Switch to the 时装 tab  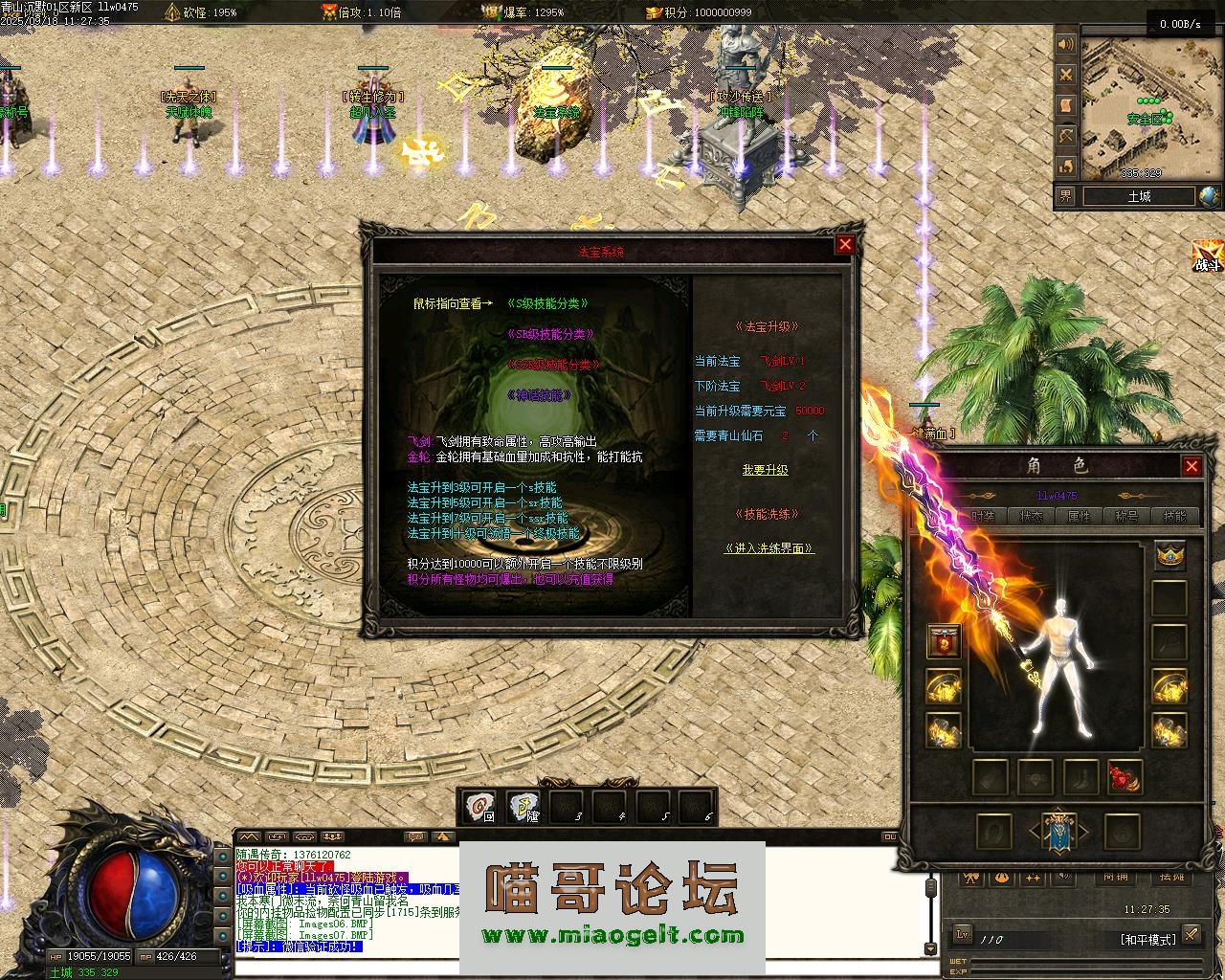point(983,516)
